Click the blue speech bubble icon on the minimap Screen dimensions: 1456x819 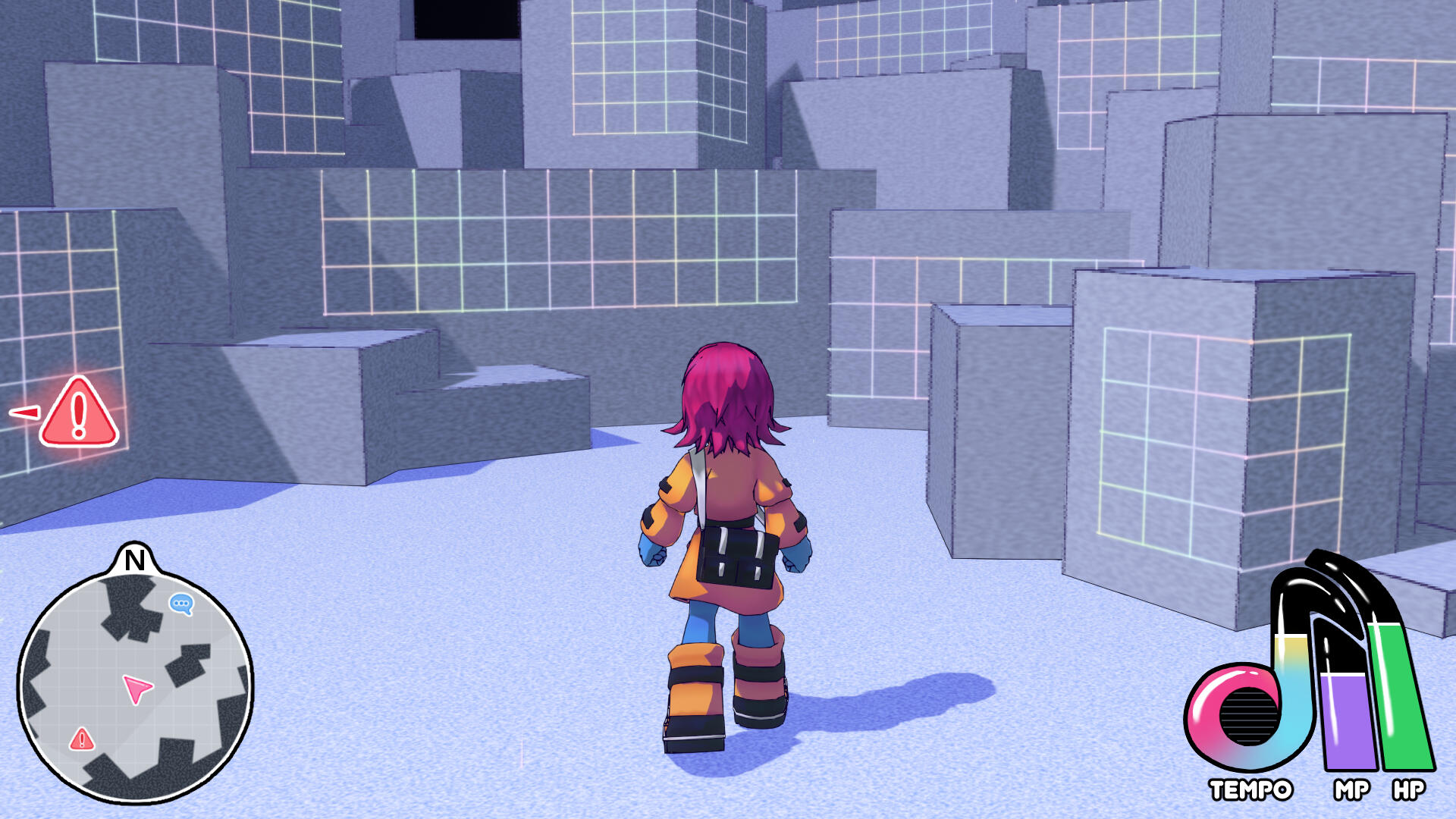180,604
